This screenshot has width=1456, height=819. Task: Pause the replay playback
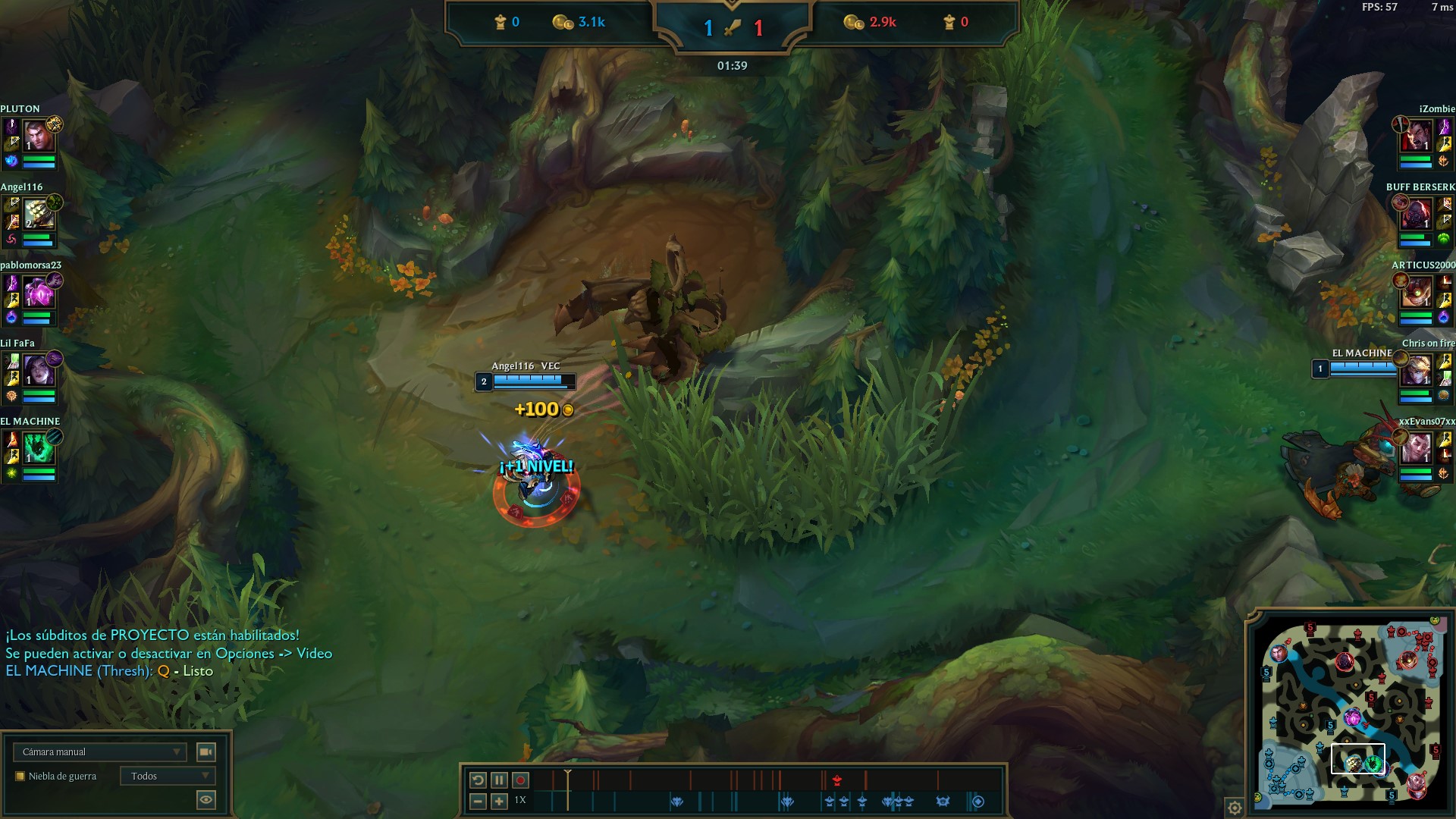coord(499,780)
